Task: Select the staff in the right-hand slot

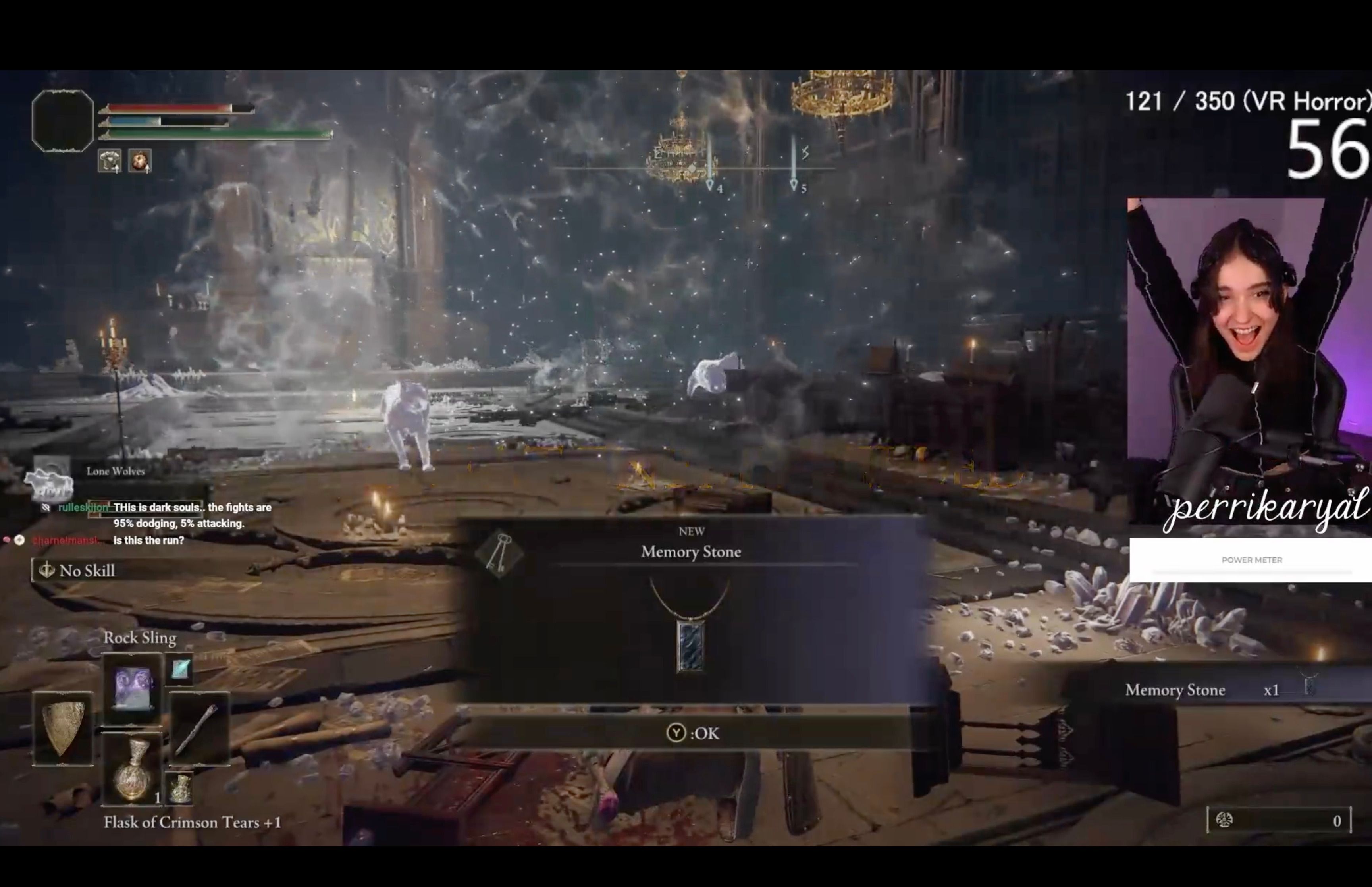Action: coord(199,729)
